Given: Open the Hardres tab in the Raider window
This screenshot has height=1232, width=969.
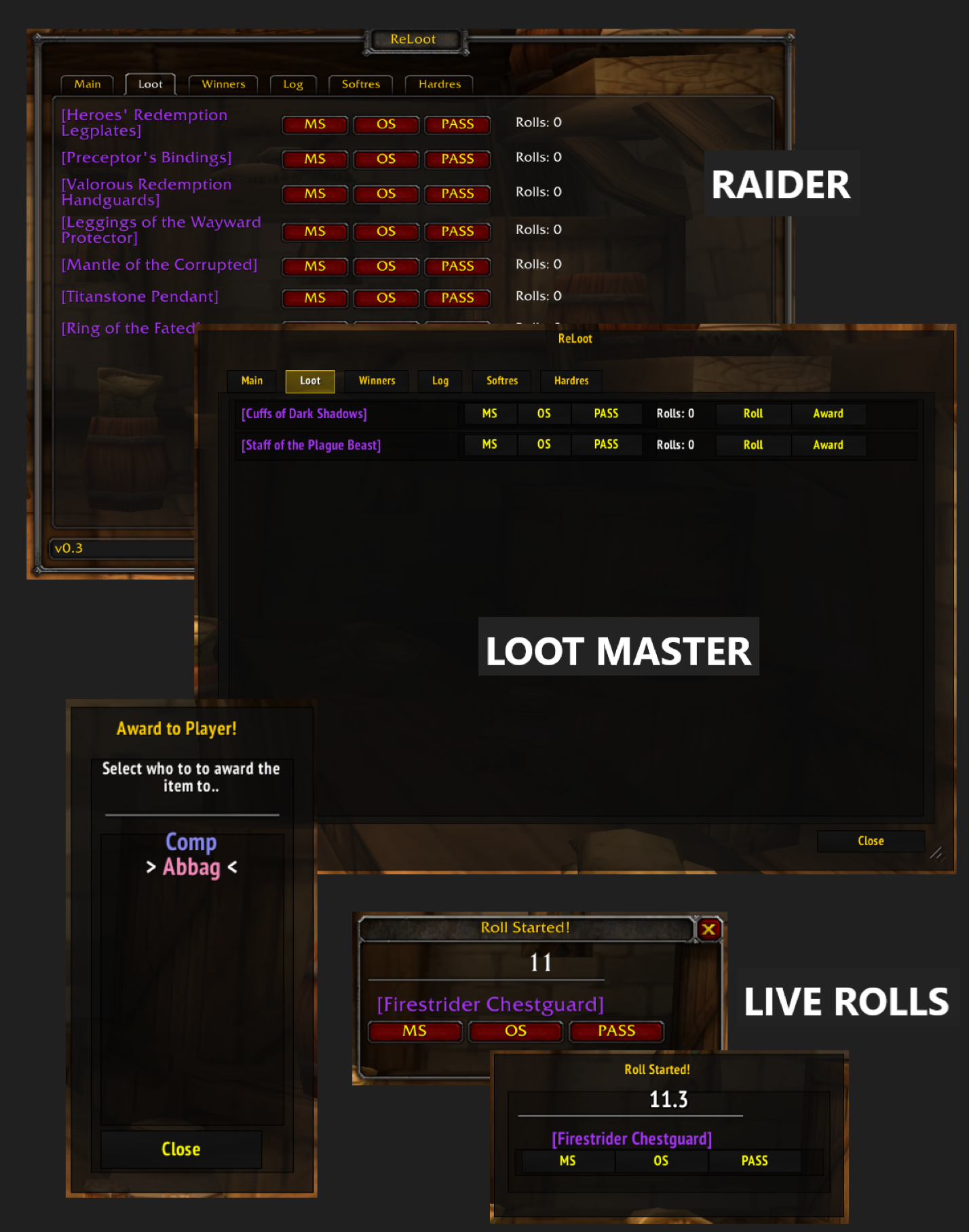Looking at the screenshot, I should click(438, 84).
